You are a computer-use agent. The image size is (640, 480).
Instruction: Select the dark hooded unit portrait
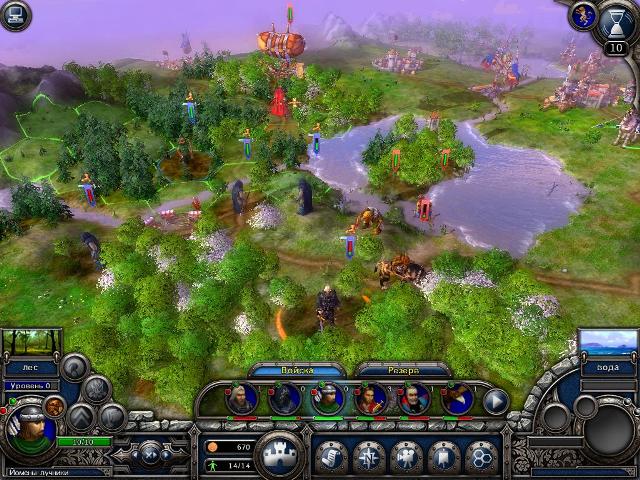click(284, 399)
